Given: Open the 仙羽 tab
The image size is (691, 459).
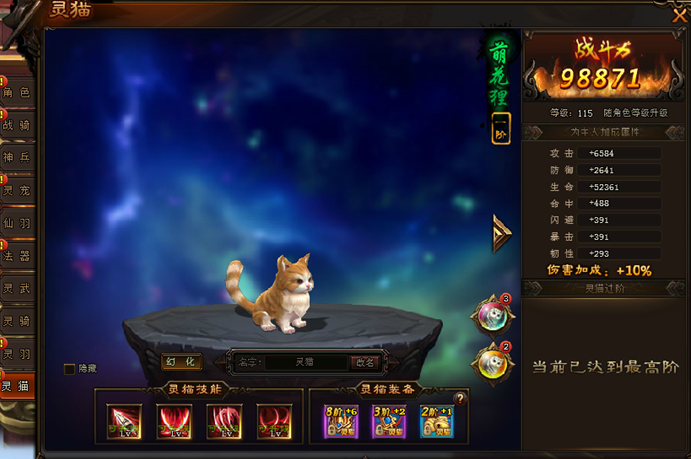Looking at the screenshot, I should click(17, 223).
